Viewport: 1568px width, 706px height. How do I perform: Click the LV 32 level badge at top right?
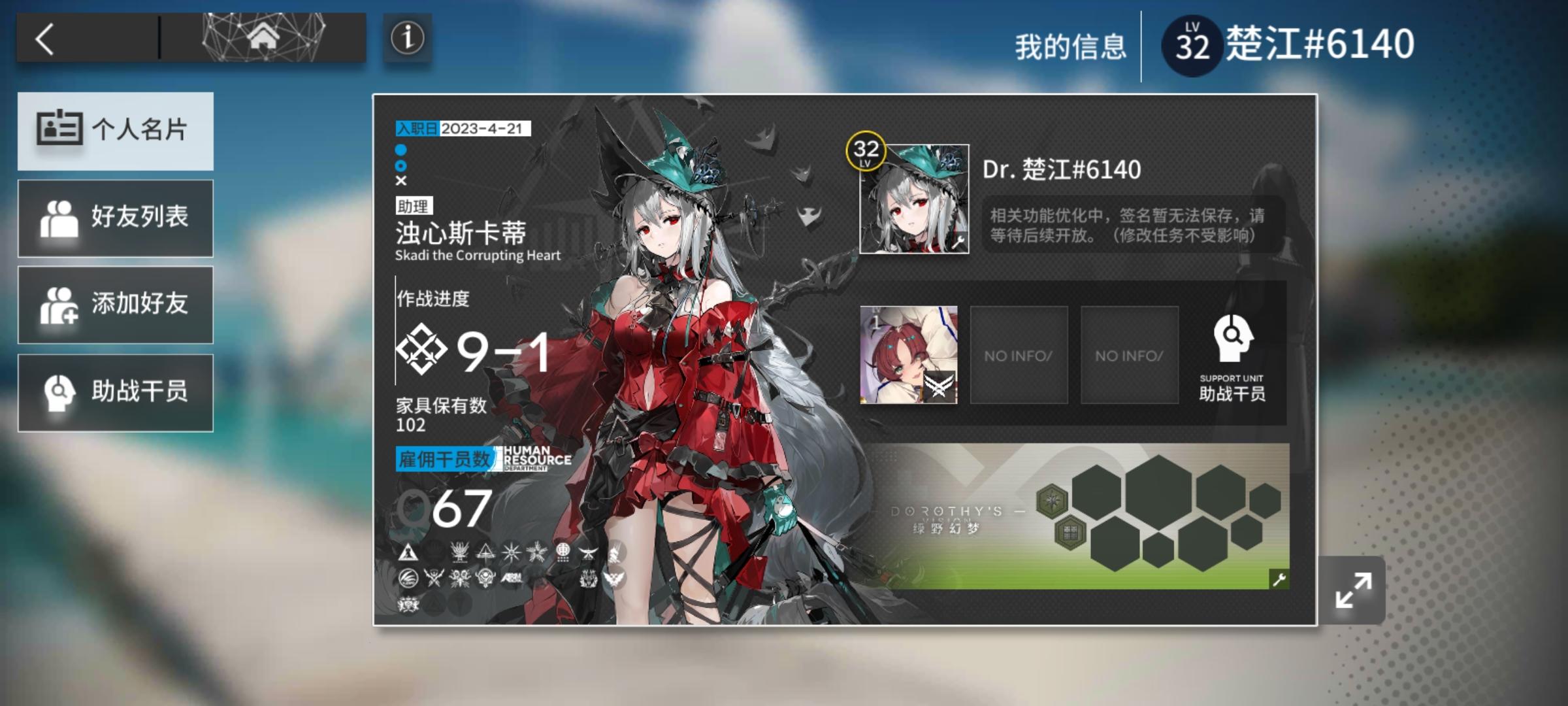pyautogui.click(x=1192, y=42)
